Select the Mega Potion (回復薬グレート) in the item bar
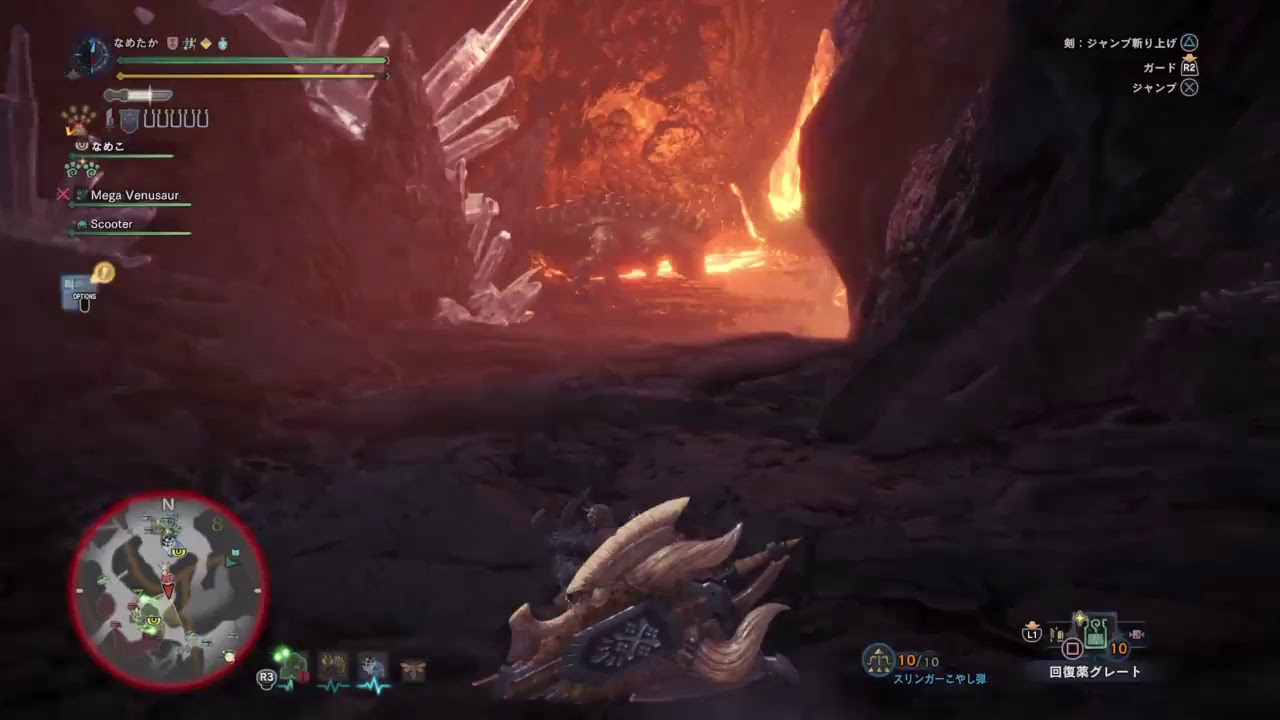This screenshot has height=720, width=1280. click(x=1094, y=633)
